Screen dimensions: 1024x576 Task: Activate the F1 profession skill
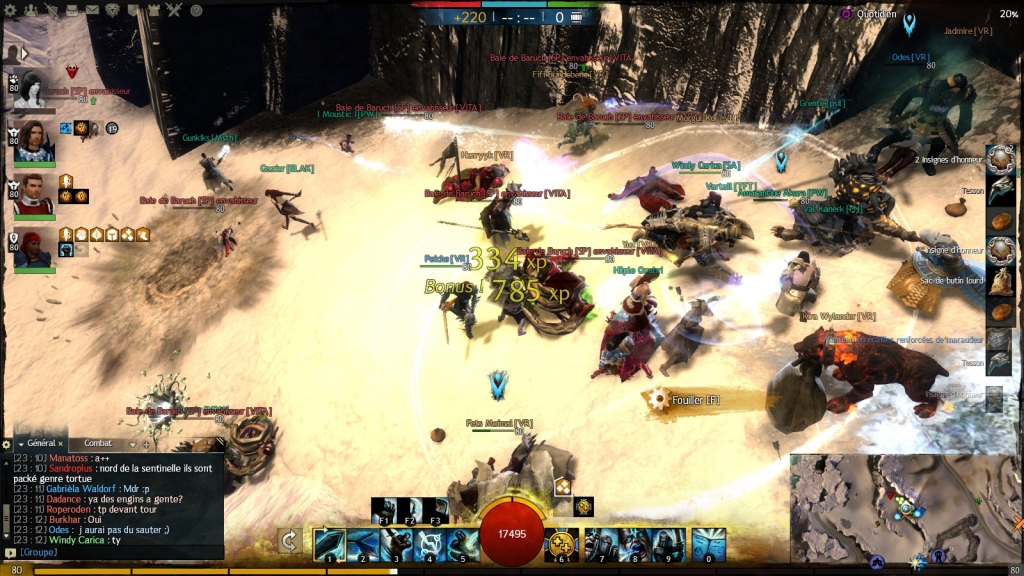(384, 510)
